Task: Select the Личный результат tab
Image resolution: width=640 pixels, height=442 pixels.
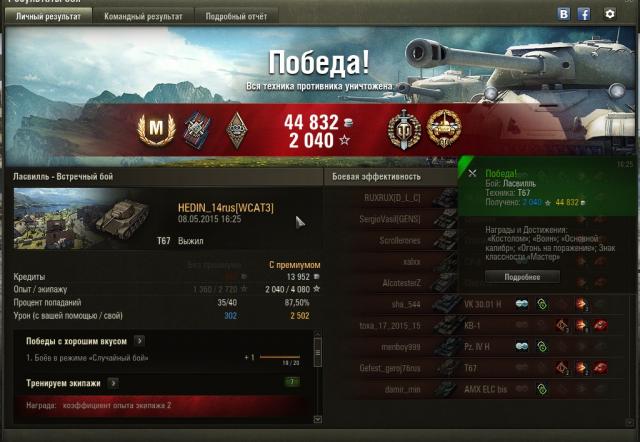Action: coord(49,17)
